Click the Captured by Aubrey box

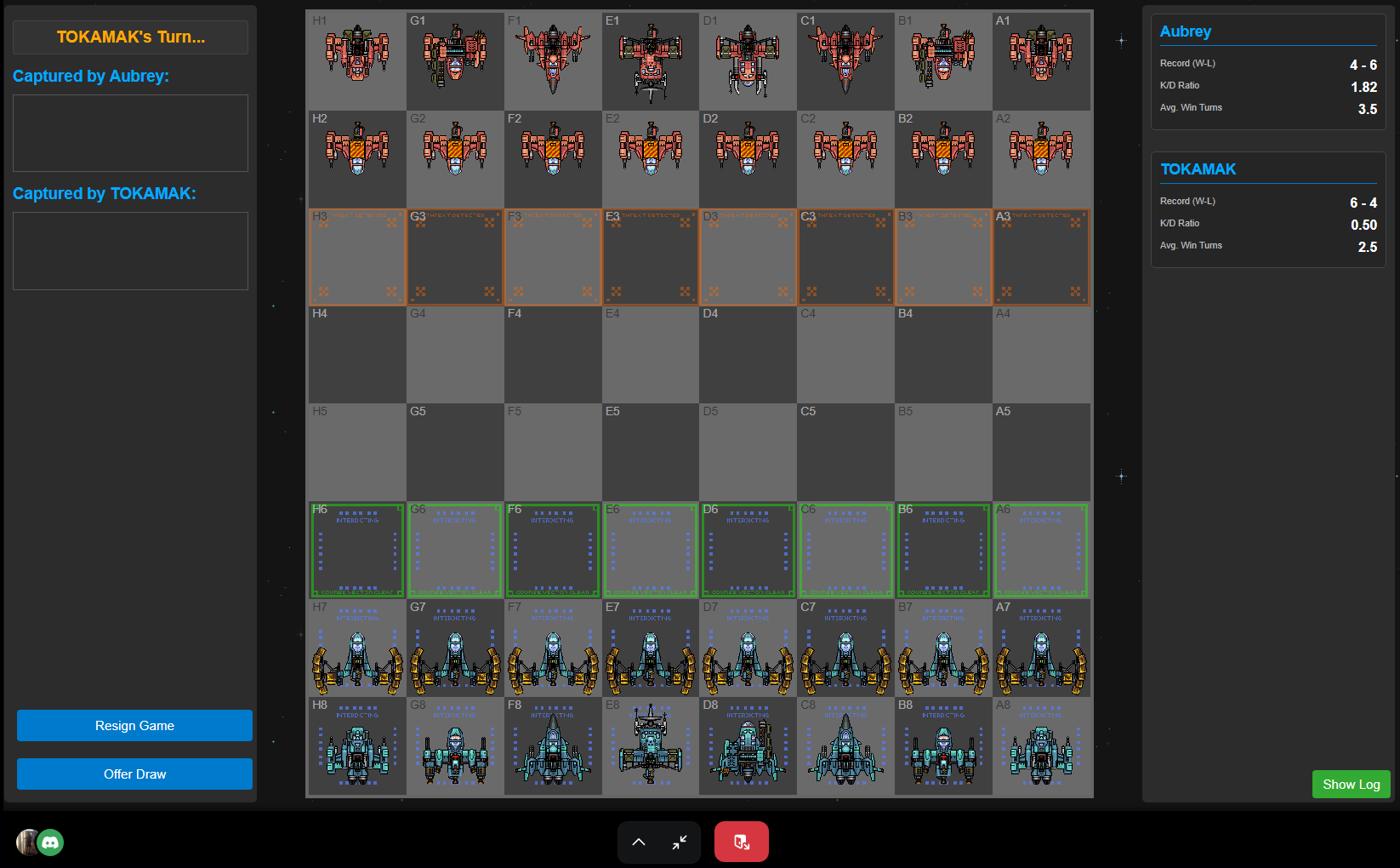(x=129, y=133)
